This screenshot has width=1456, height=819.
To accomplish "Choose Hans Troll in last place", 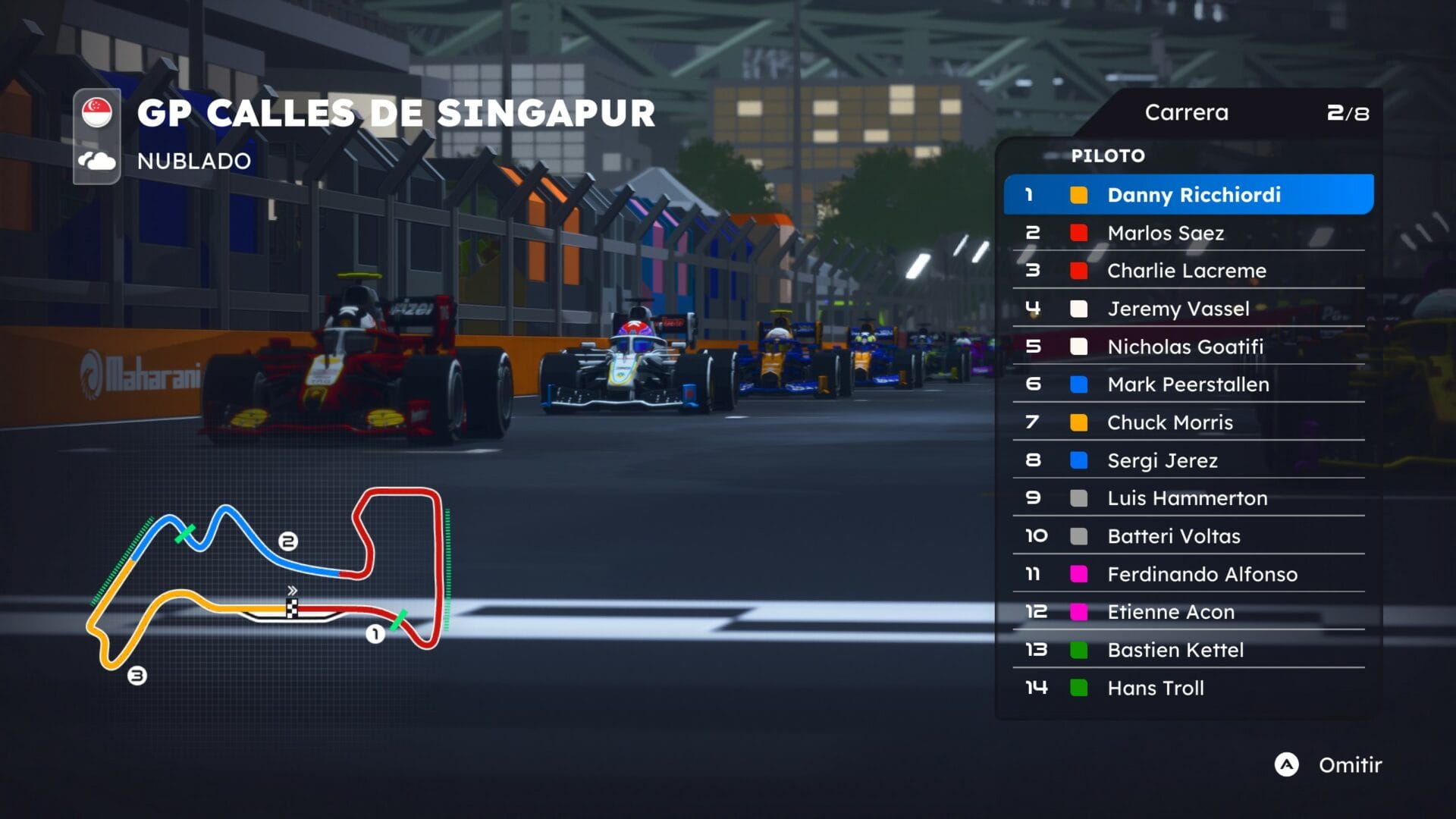I will pyautogui.click(x=1188, y=688).
